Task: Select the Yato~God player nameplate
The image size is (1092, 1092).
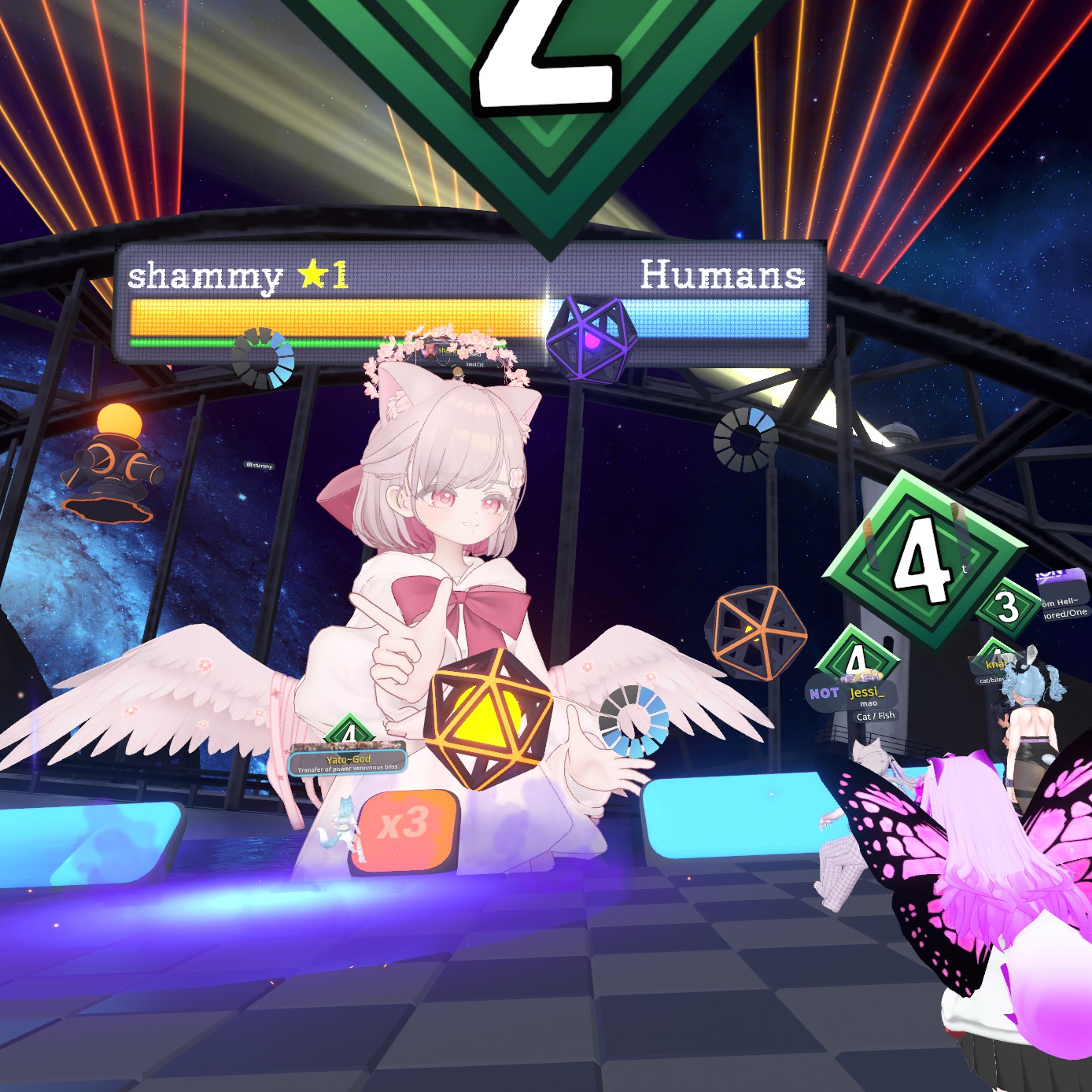Action: point(348,761)
